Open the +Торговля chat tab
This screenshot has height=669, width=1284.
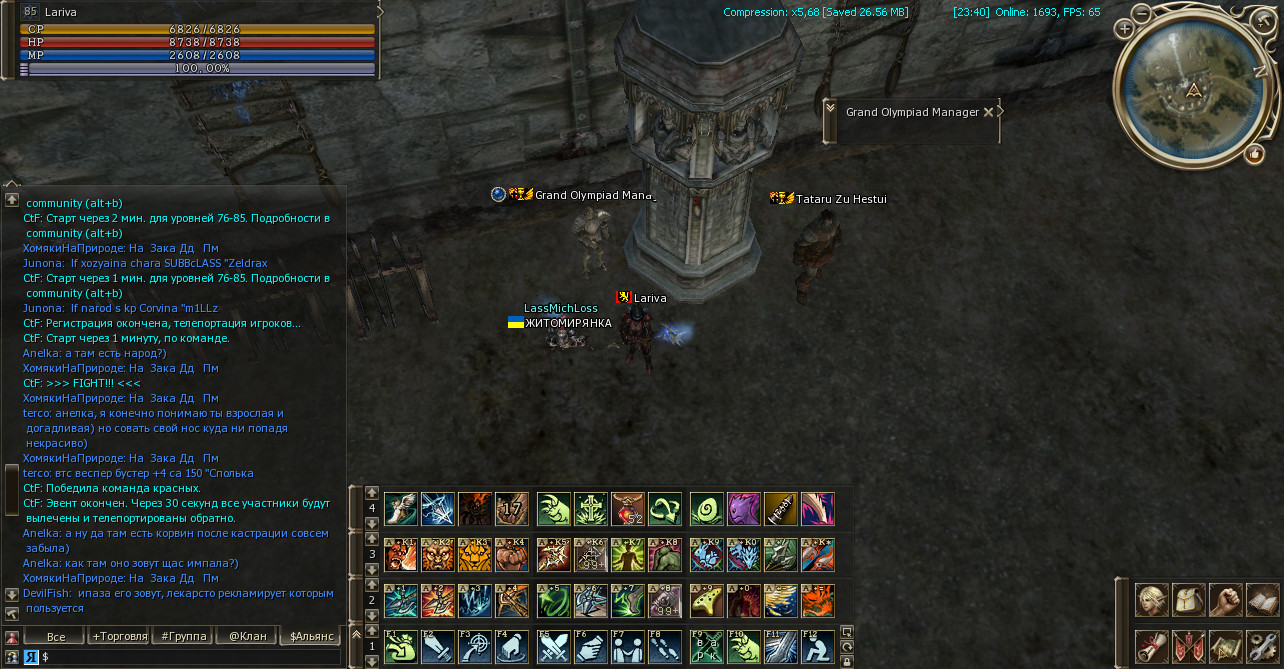point(119,636)
